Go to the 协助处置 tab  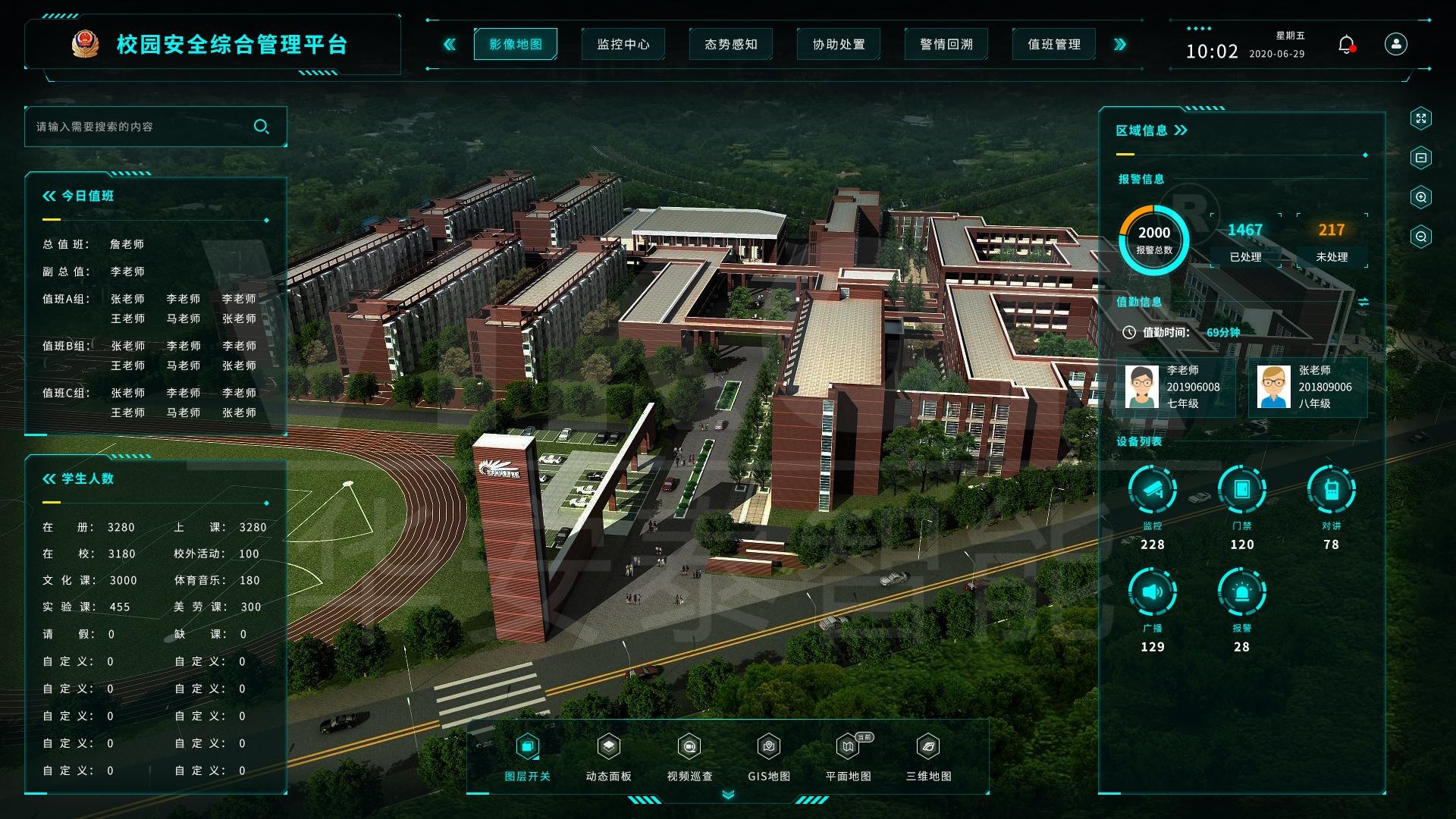(x=839, y=45)
